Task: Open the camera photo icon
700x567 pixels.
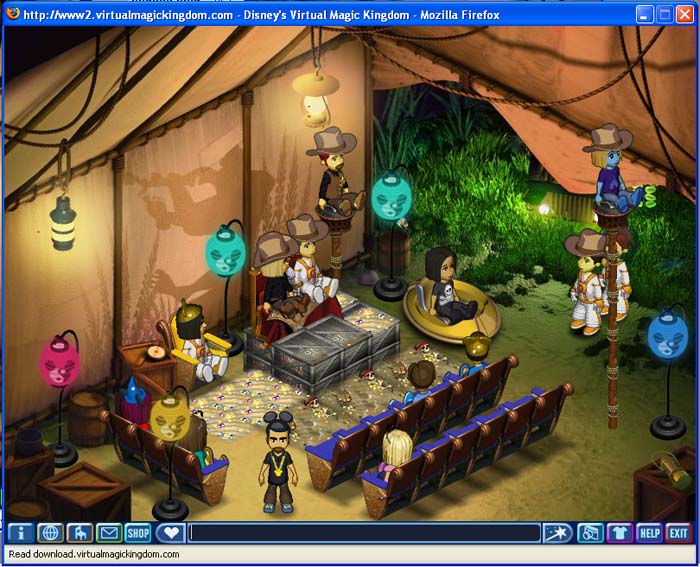Action: 591,533
